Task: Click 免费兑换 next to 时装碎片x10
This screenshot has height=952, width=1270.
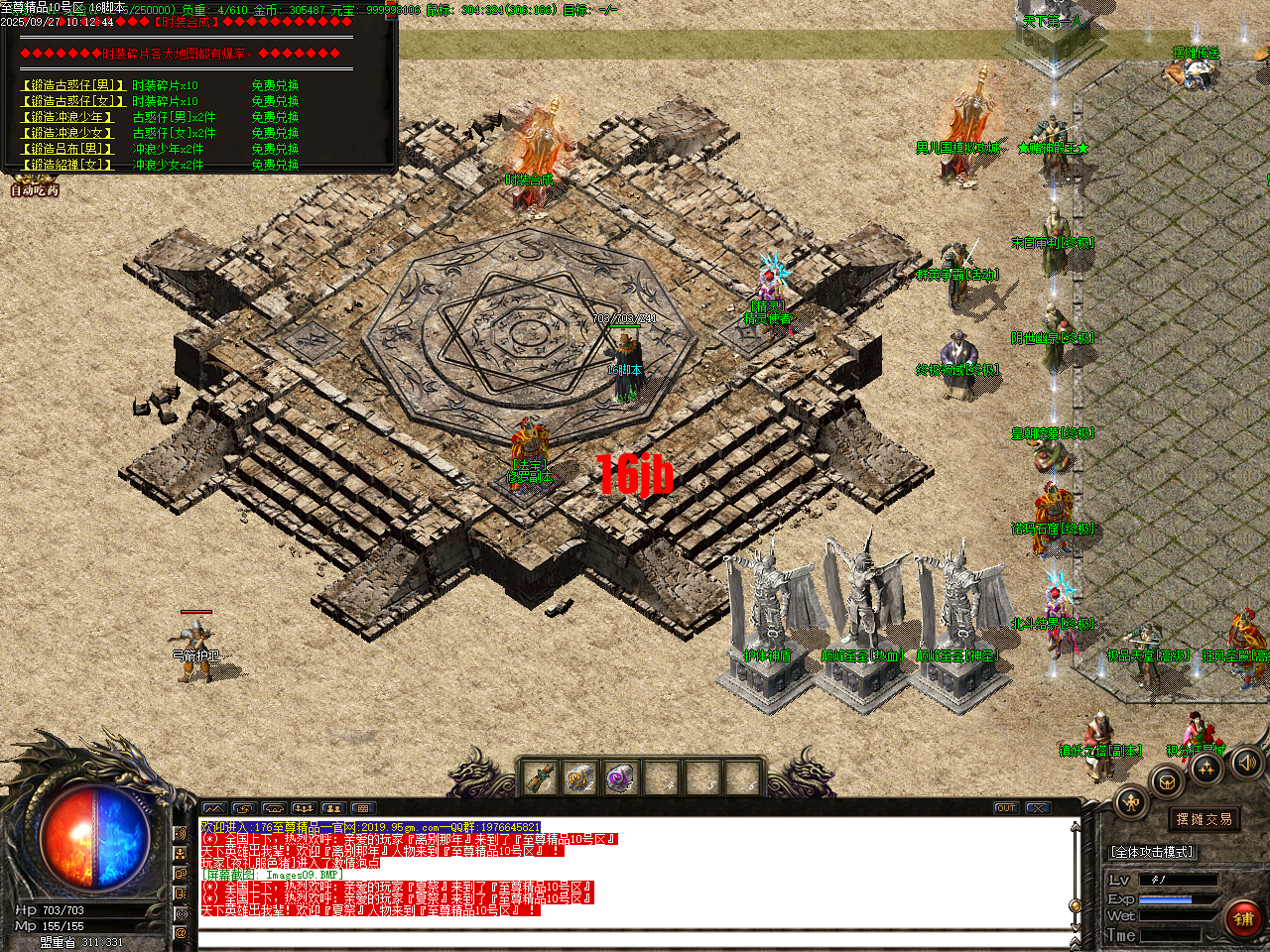Action: pos(278,84)
